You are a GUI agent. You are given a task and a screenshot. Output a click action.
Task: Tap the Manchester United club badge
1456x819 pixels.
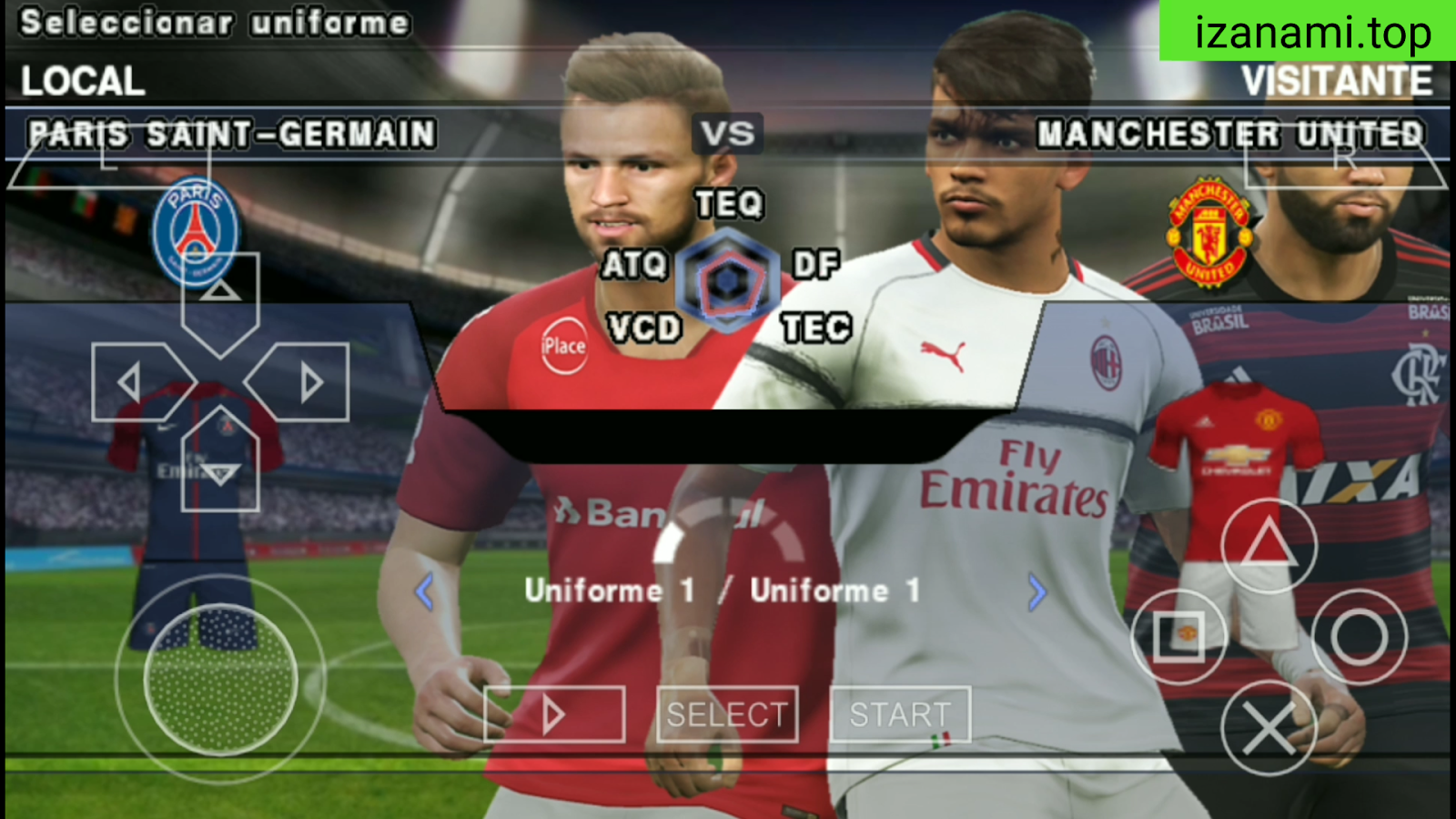[x=1210, y=232]
